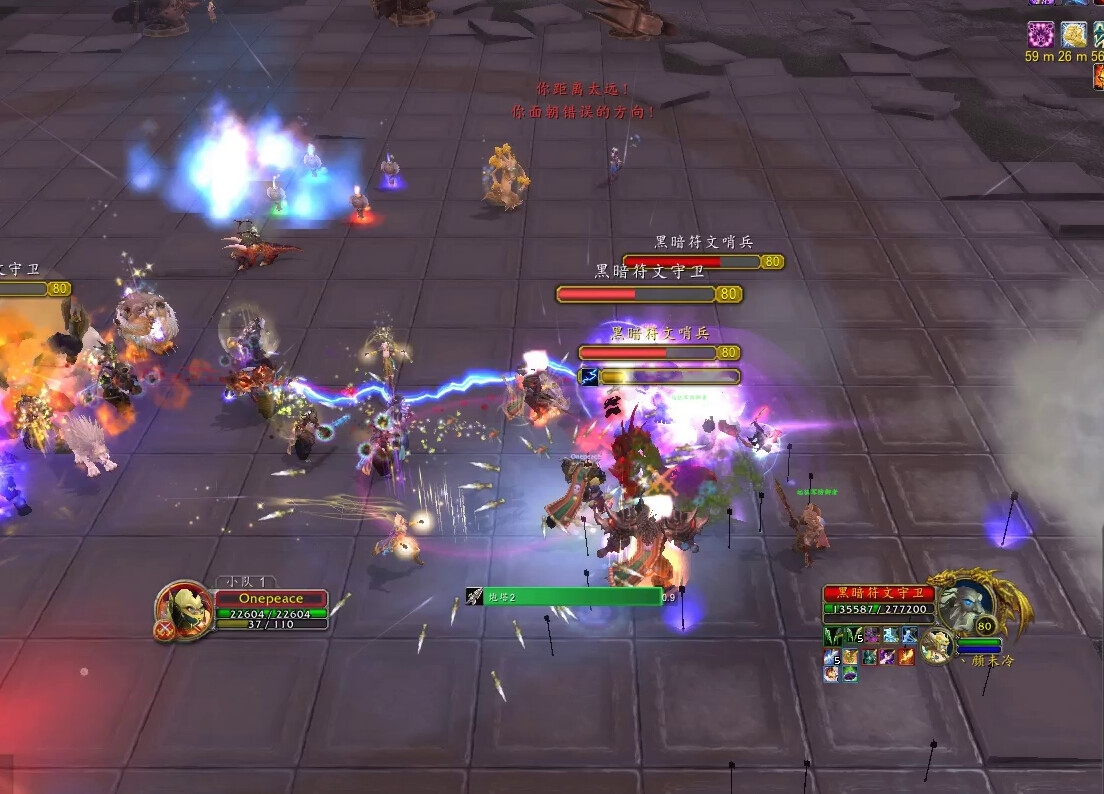1104x794 pixels.
Task: Click the 小队 1 group indicator tab
Action: pyautogui.click(x=246, y=582)
